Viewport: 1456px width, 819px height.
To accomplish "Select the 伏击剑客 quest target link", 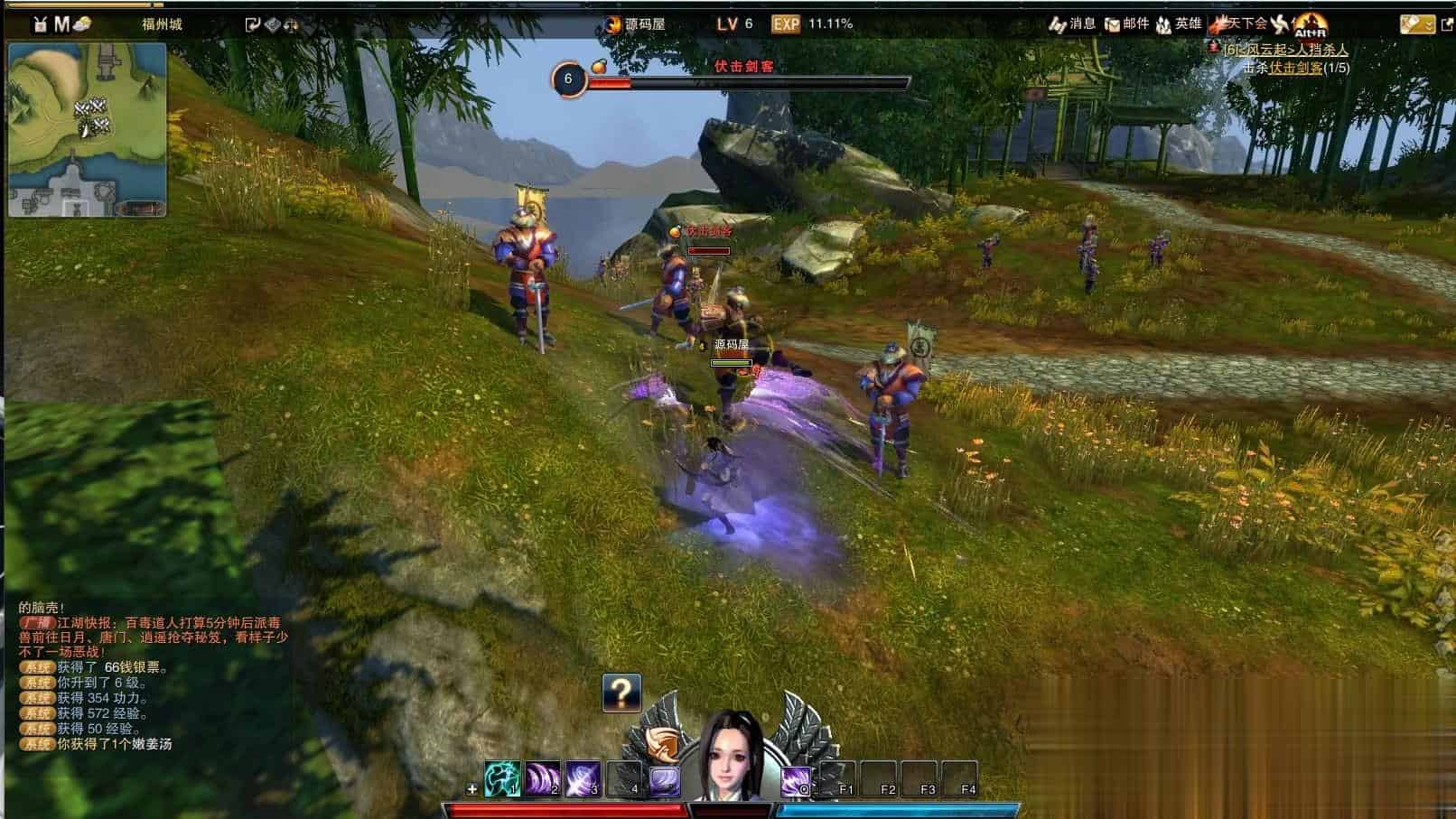I will (1296, 68).
